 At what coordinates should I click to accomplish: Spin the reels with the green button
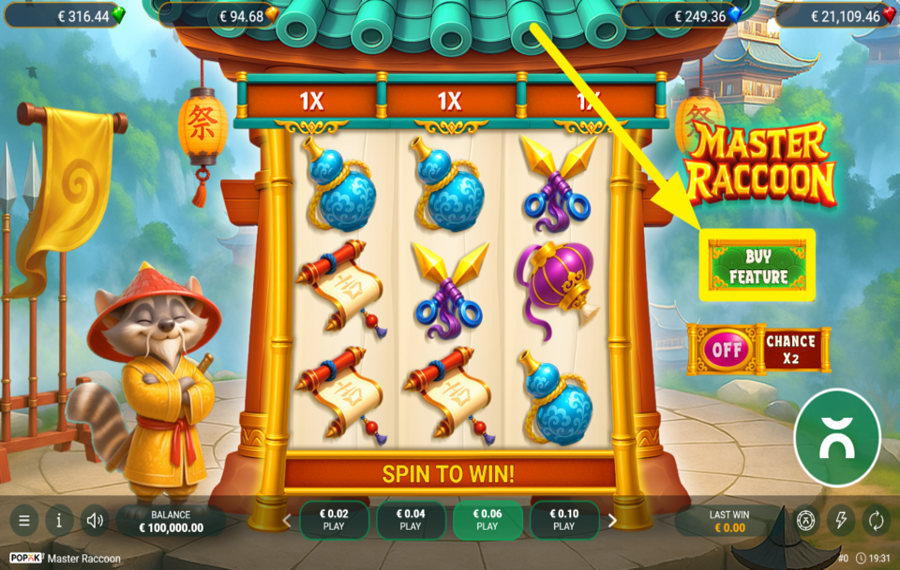[836, 438]
